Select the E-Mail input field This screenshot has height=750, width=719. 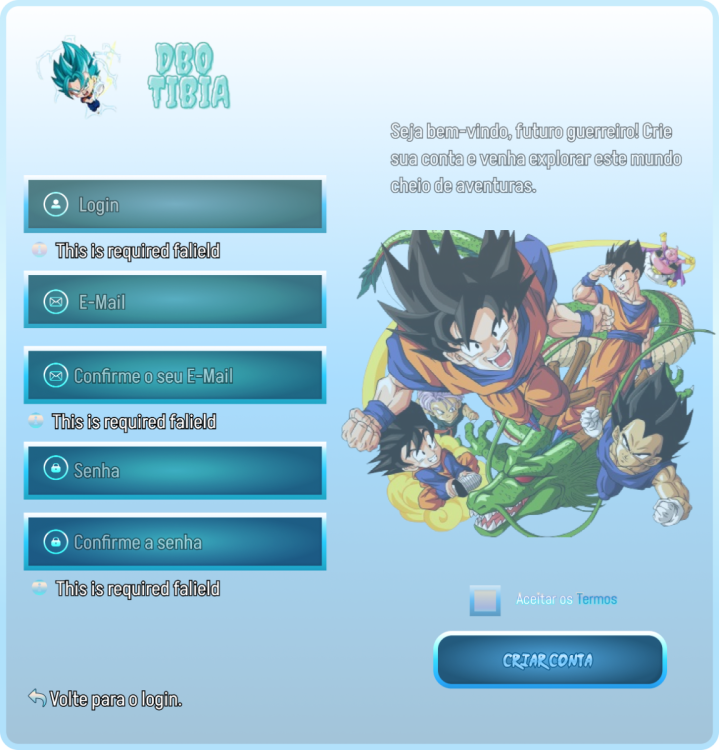175,301
